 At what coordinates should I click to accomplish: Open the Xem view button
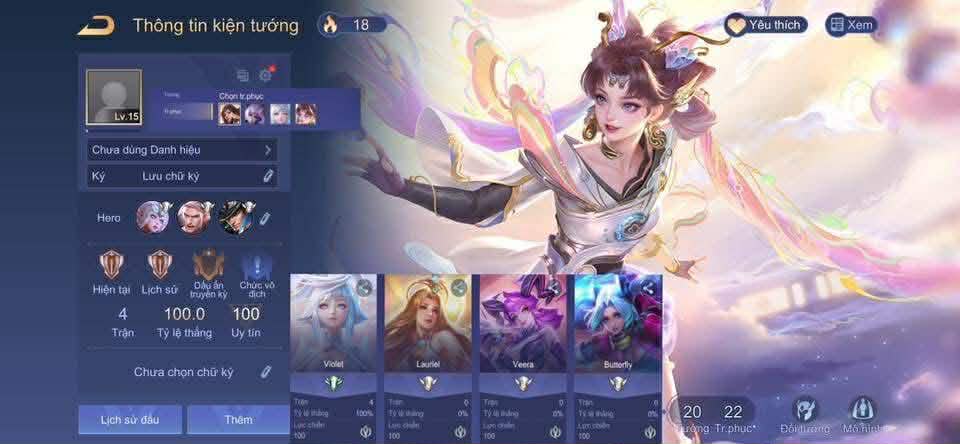coord(851,25)
